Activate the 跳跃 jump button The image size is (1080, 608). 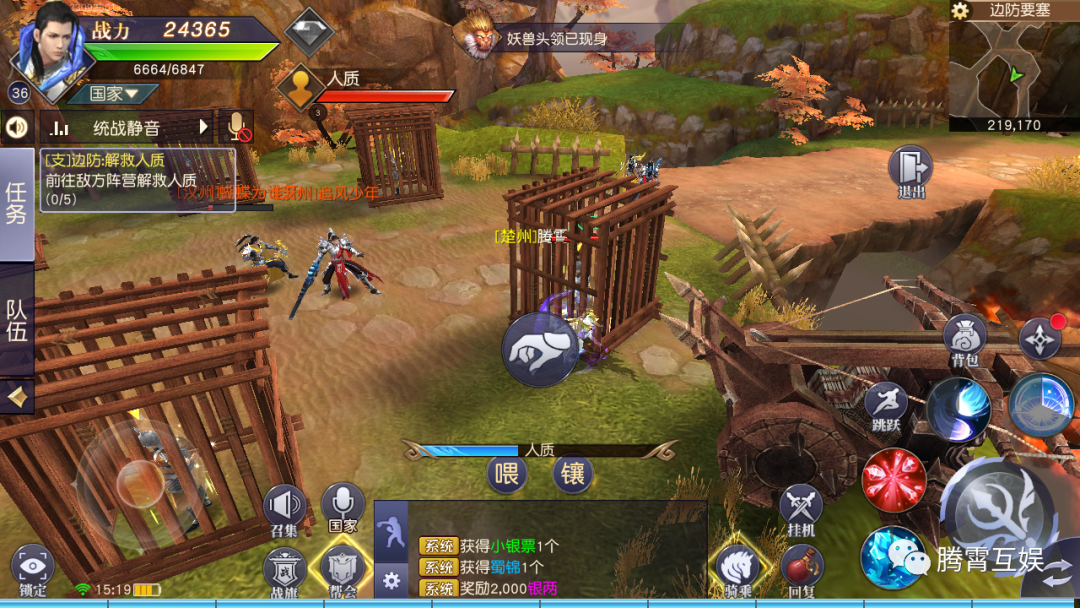coord(886,405)
